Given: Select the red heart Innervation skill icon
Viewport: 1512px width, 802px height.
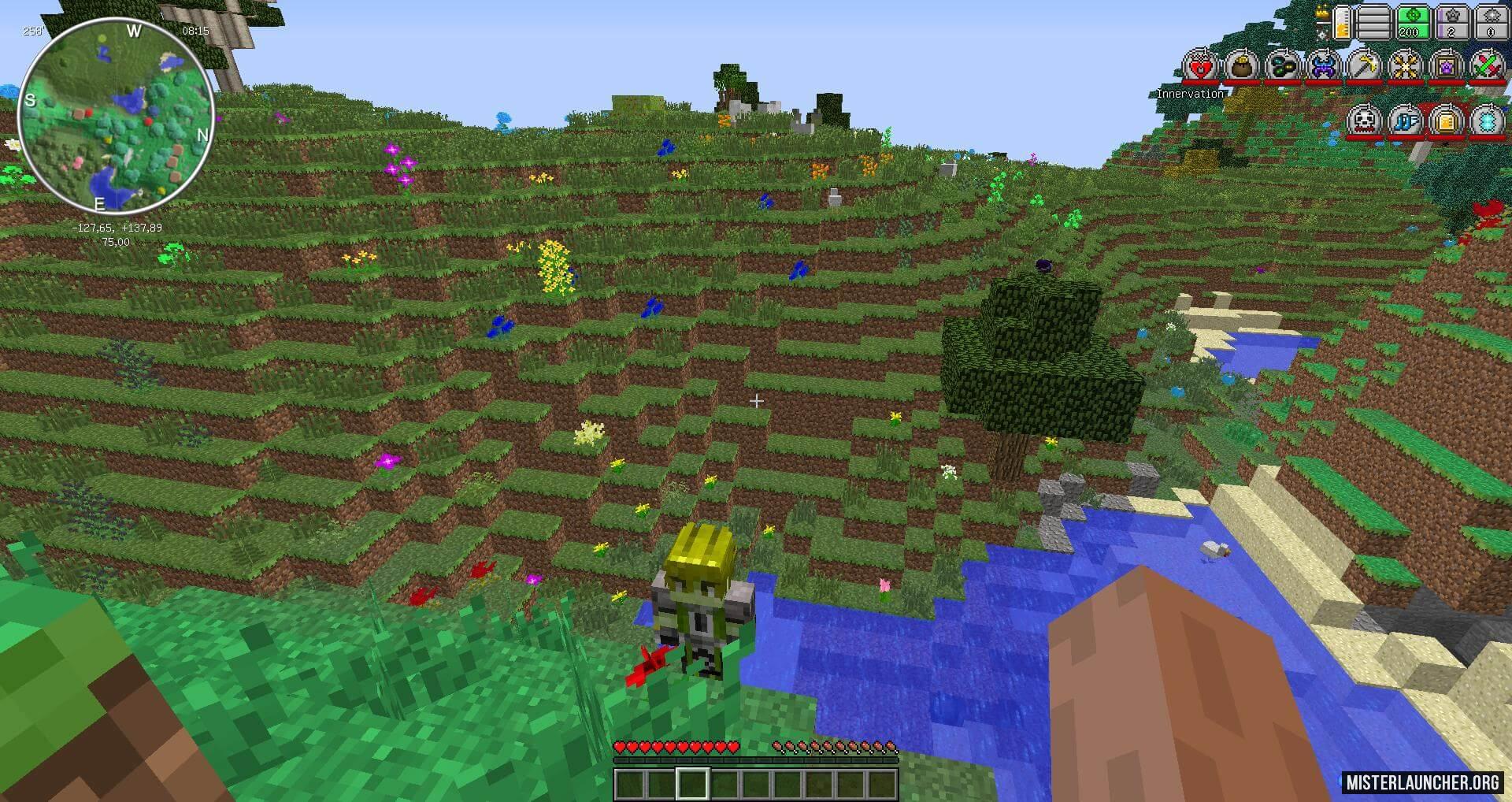Looking at the screenshot, I should pos(1200,67).
